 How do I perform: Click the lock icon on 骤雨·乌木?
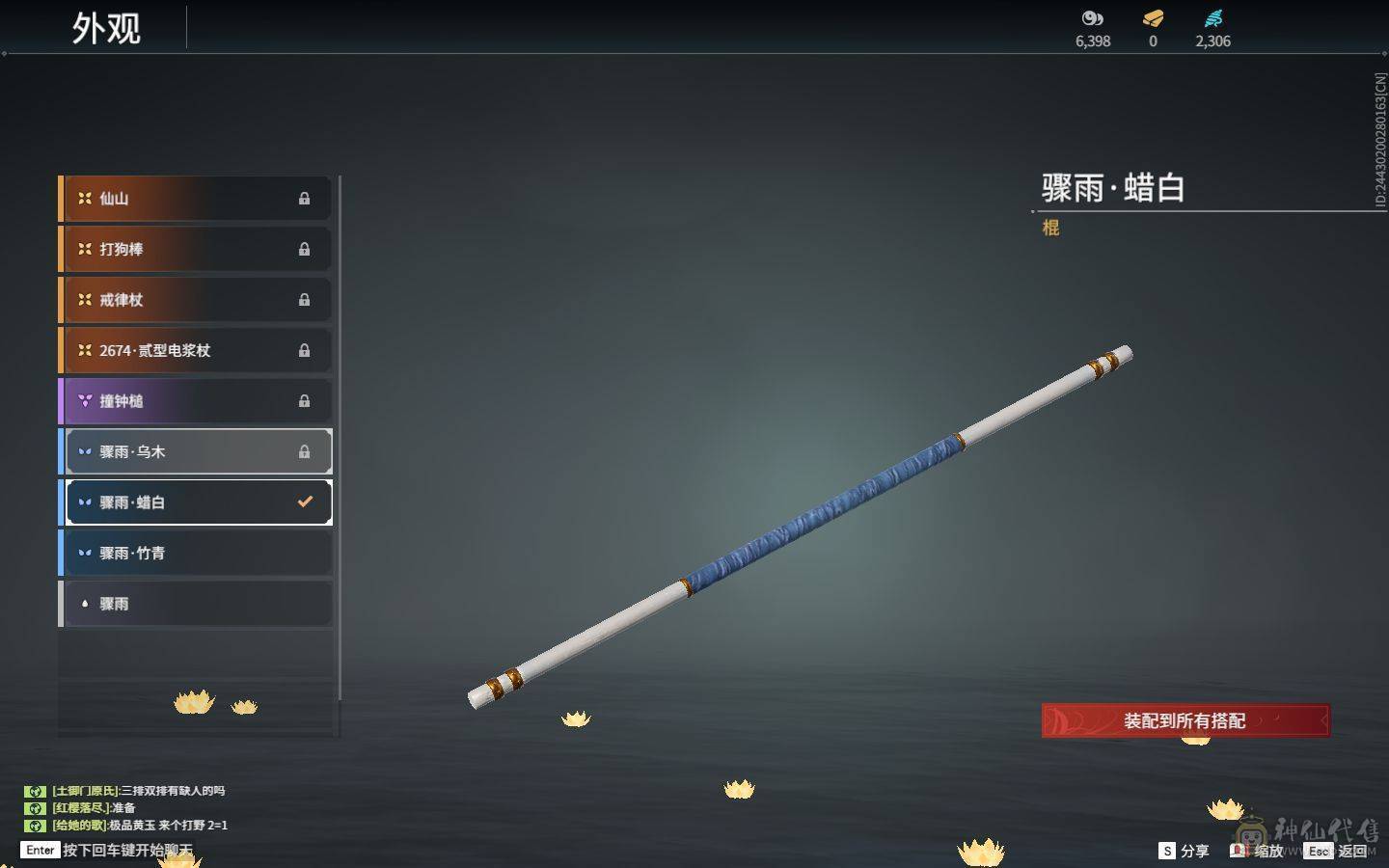305,450
